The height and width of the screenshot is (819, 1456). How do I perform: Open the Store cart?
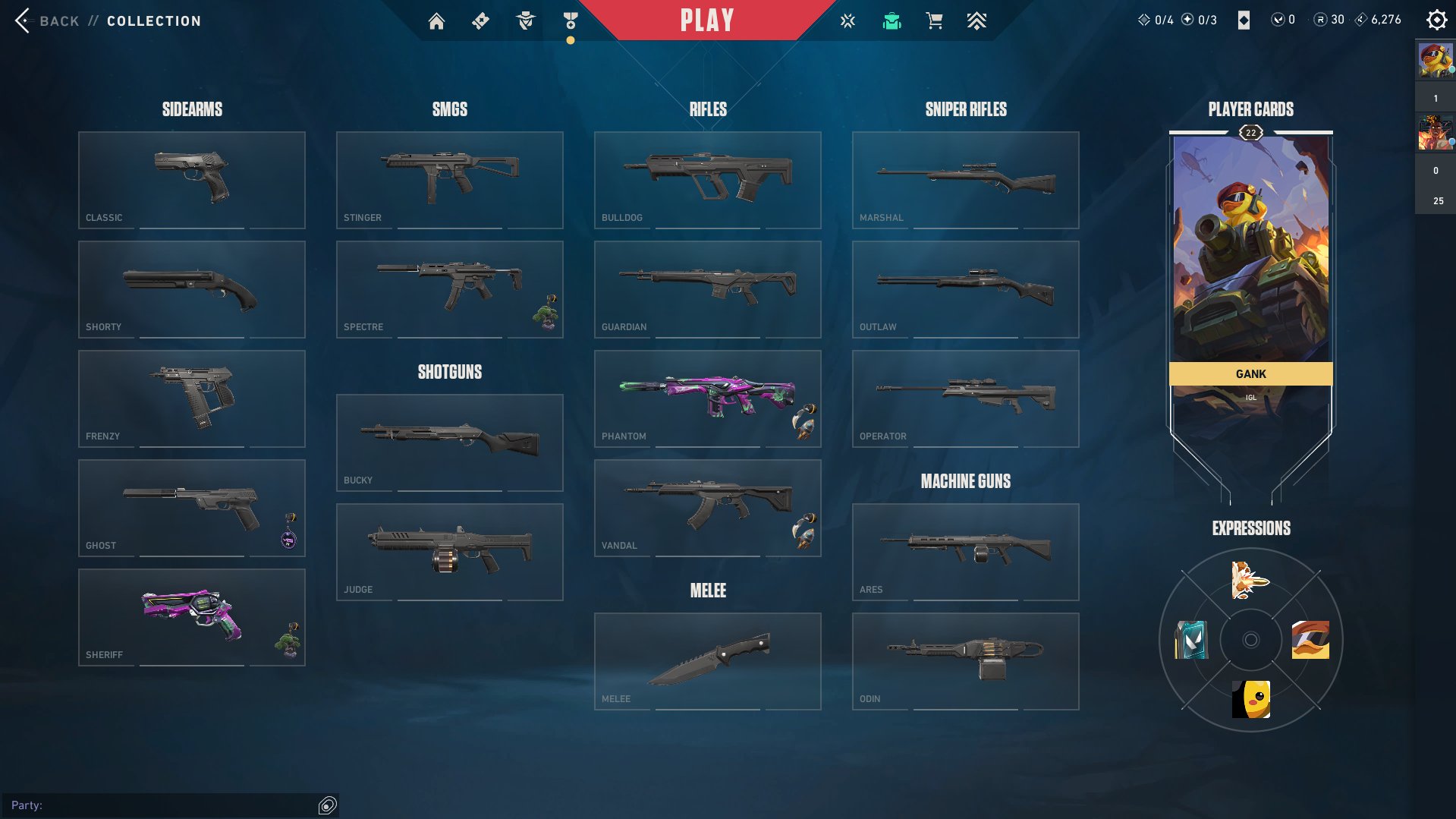(x=934, y=20)
